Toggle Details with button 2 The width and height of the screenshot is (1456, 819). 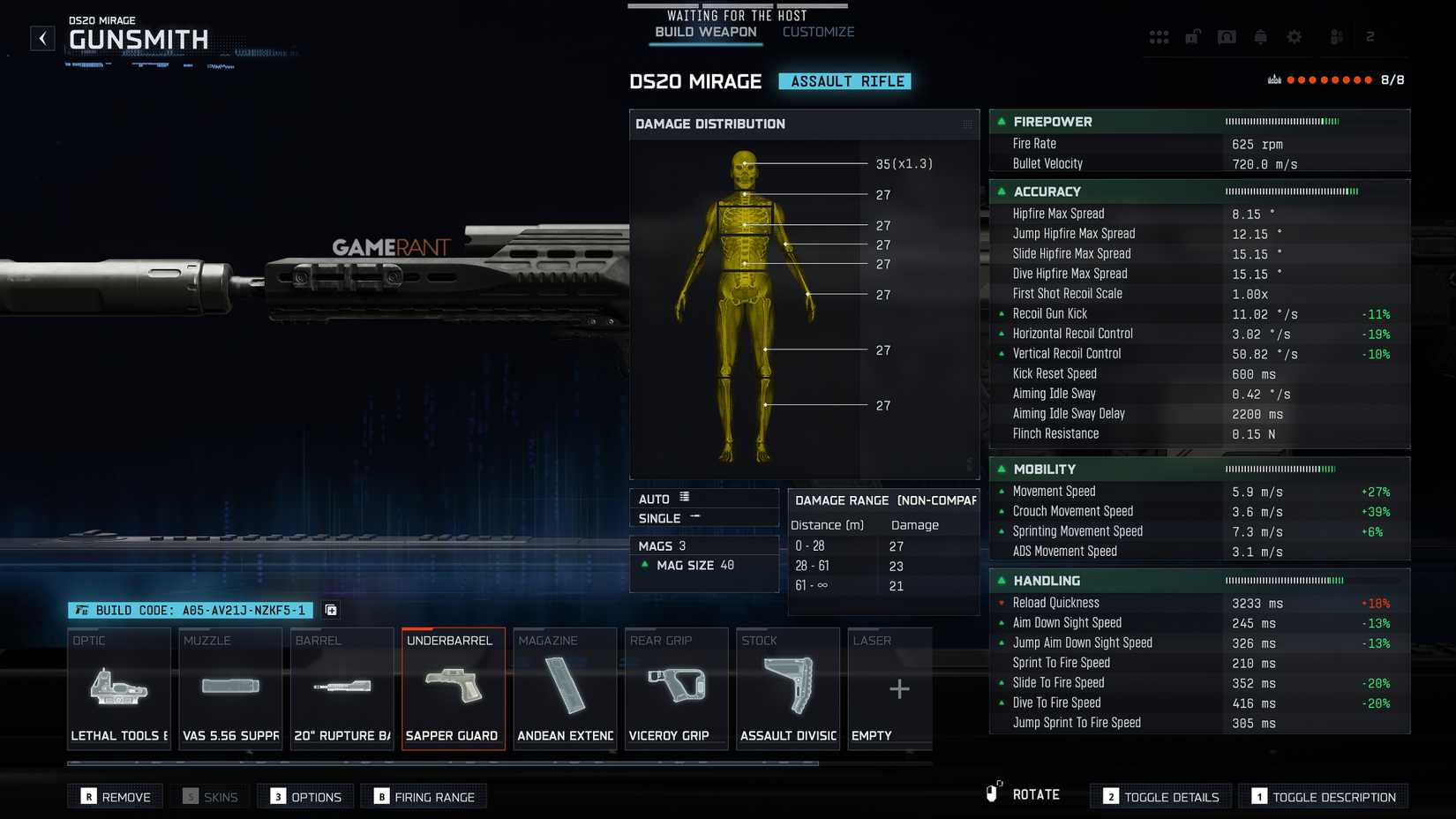pyautogui.click(x=1160, y=796)
